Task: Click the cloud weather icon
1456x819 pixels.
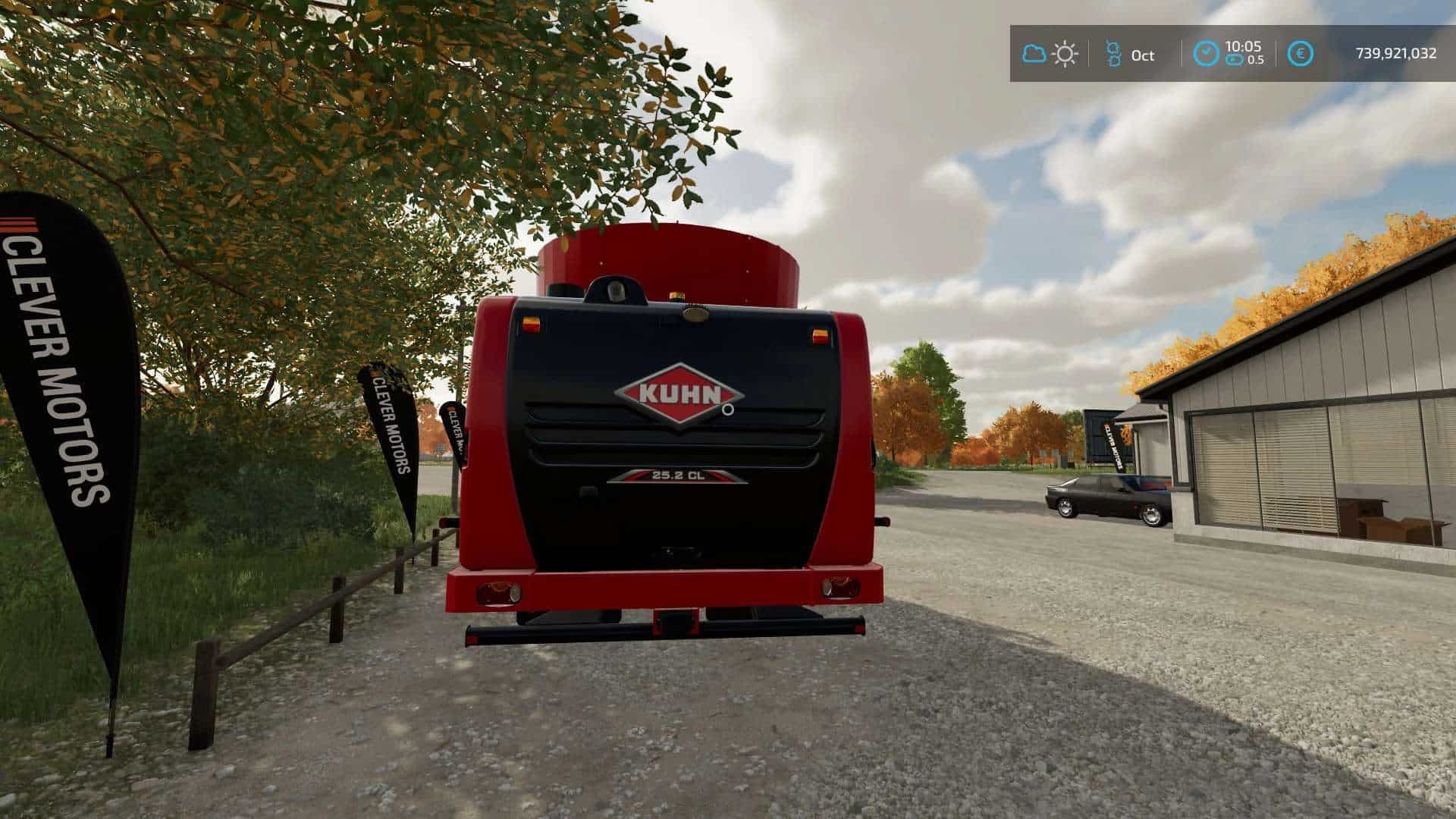Action: (1034, 54)
